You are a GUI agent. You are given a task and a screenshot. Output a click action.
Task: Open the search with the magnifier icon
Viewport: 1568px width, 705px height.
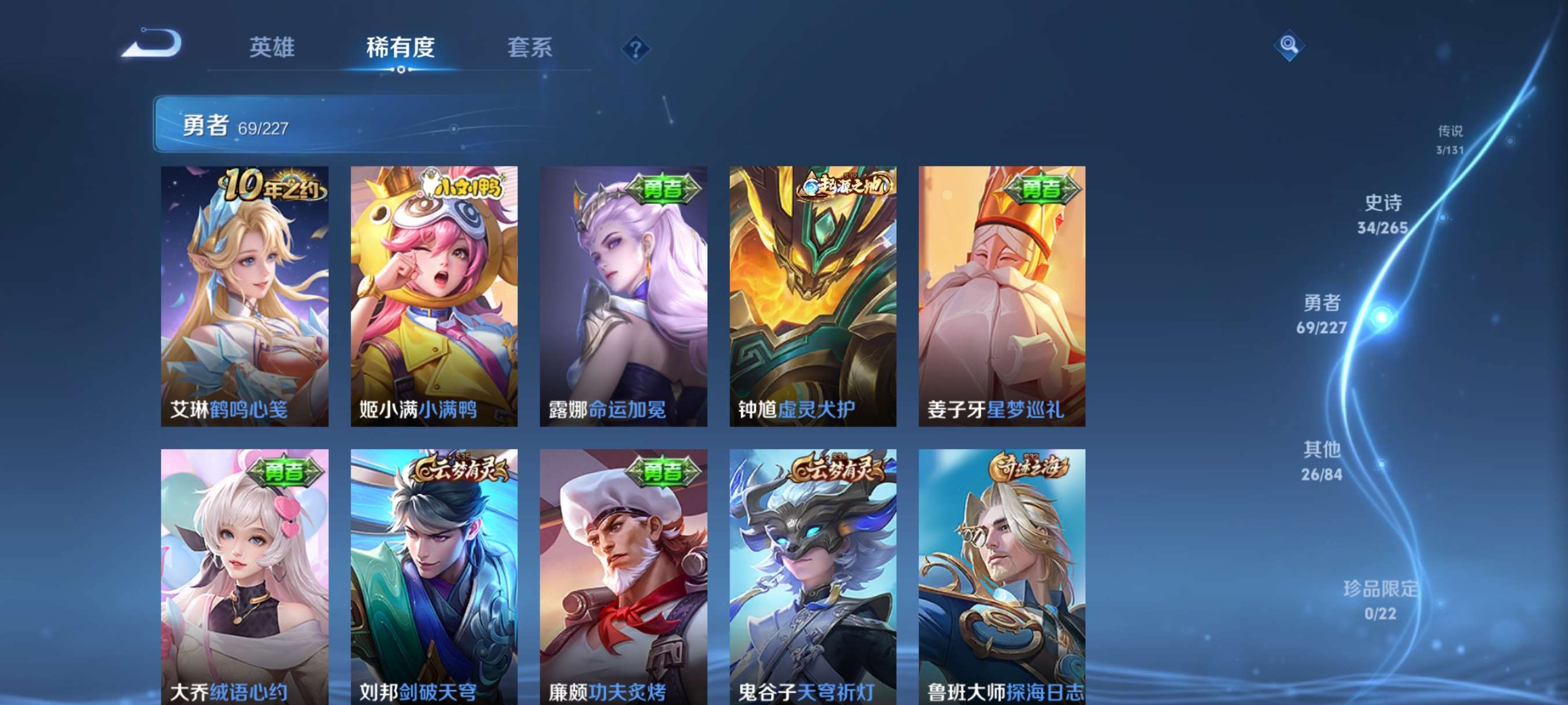(x=1289, y=46)
